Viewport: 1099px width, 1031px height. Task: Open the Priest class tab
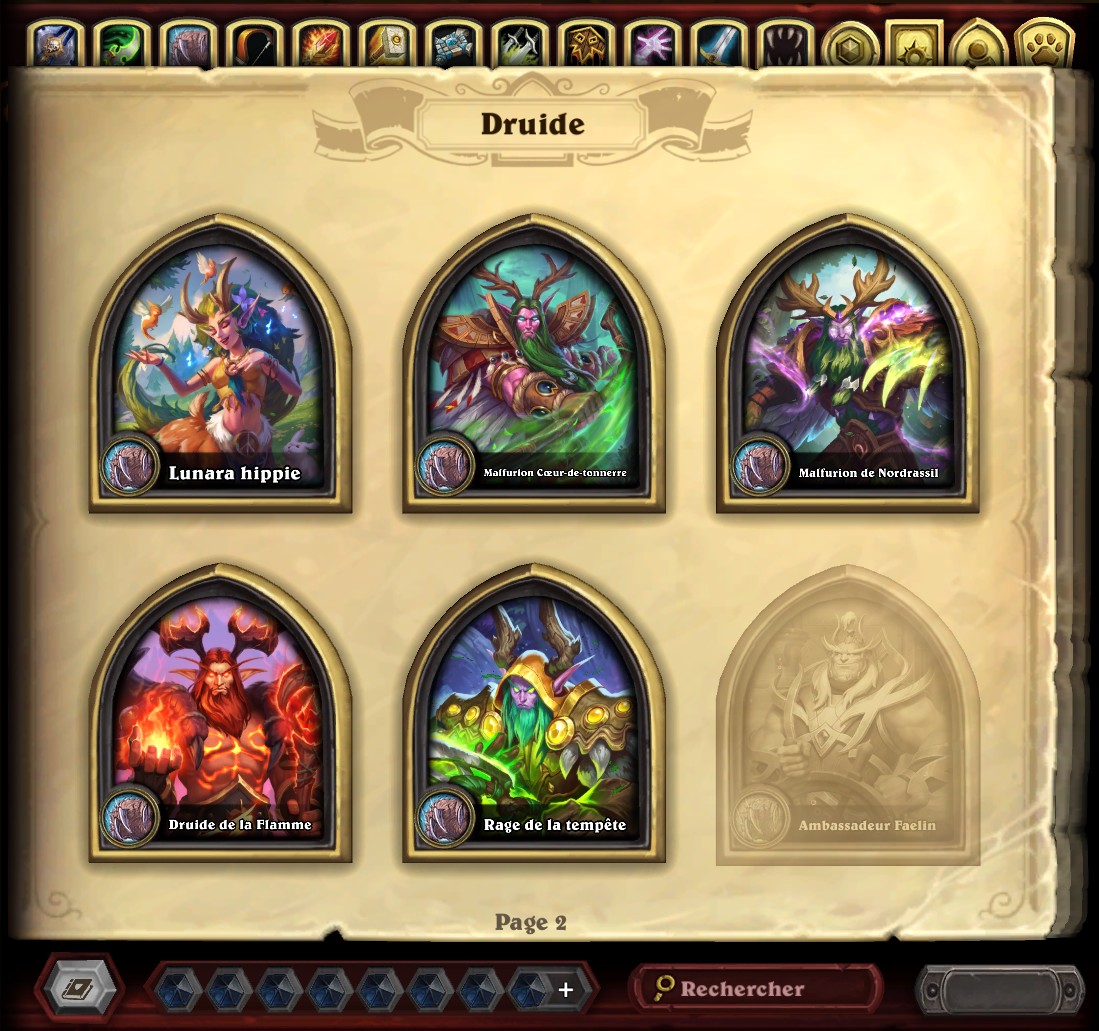[x=453, y=45]
